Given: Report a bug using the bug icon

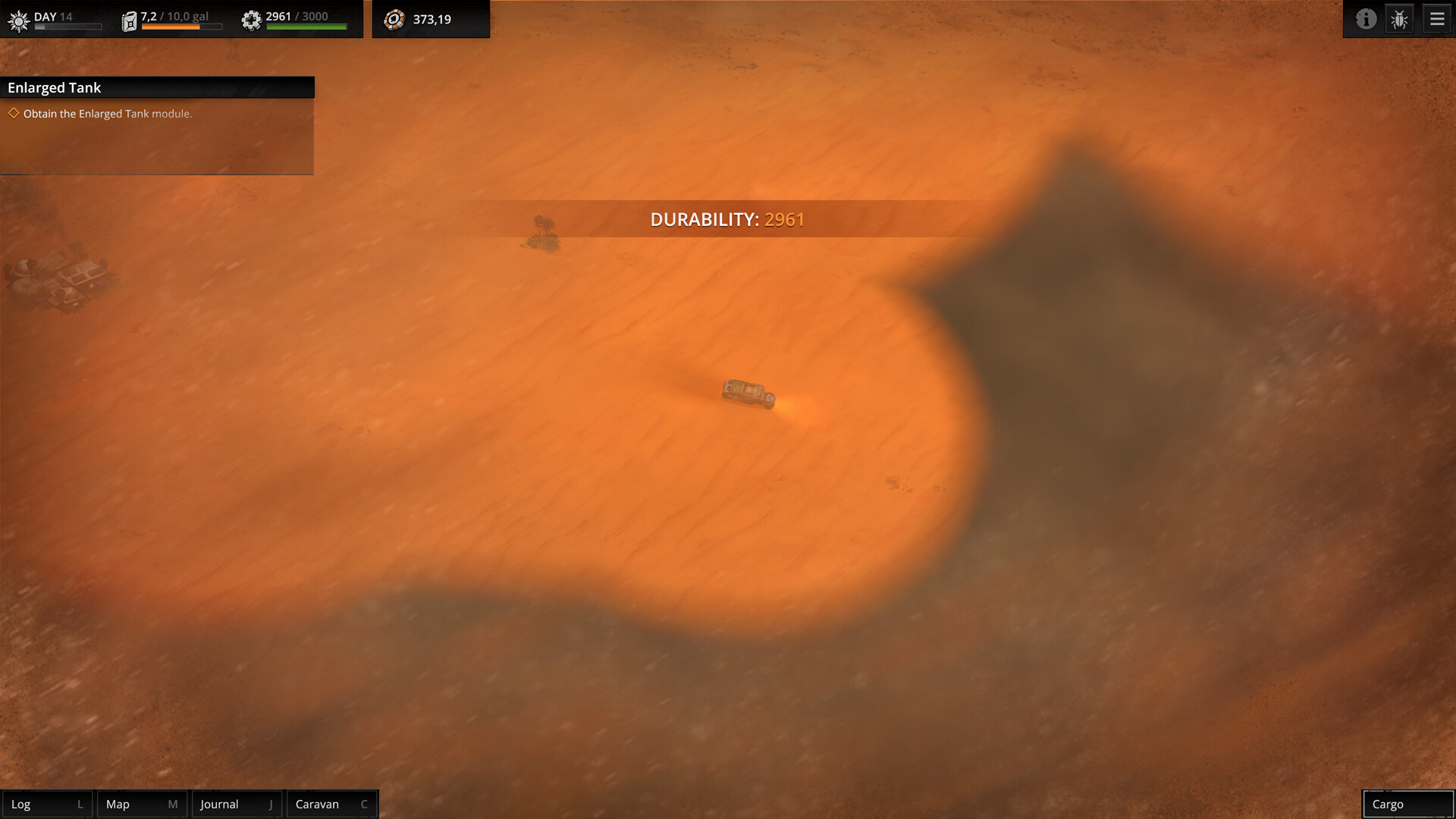Looking at the screenshot, I should 1399,19.
